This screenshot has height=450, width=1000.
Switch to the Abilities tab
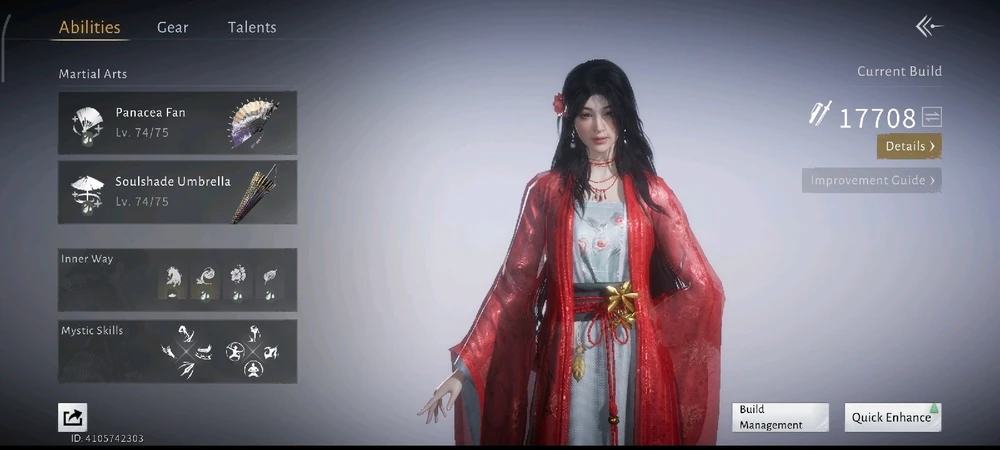click(x=89, y=28)
